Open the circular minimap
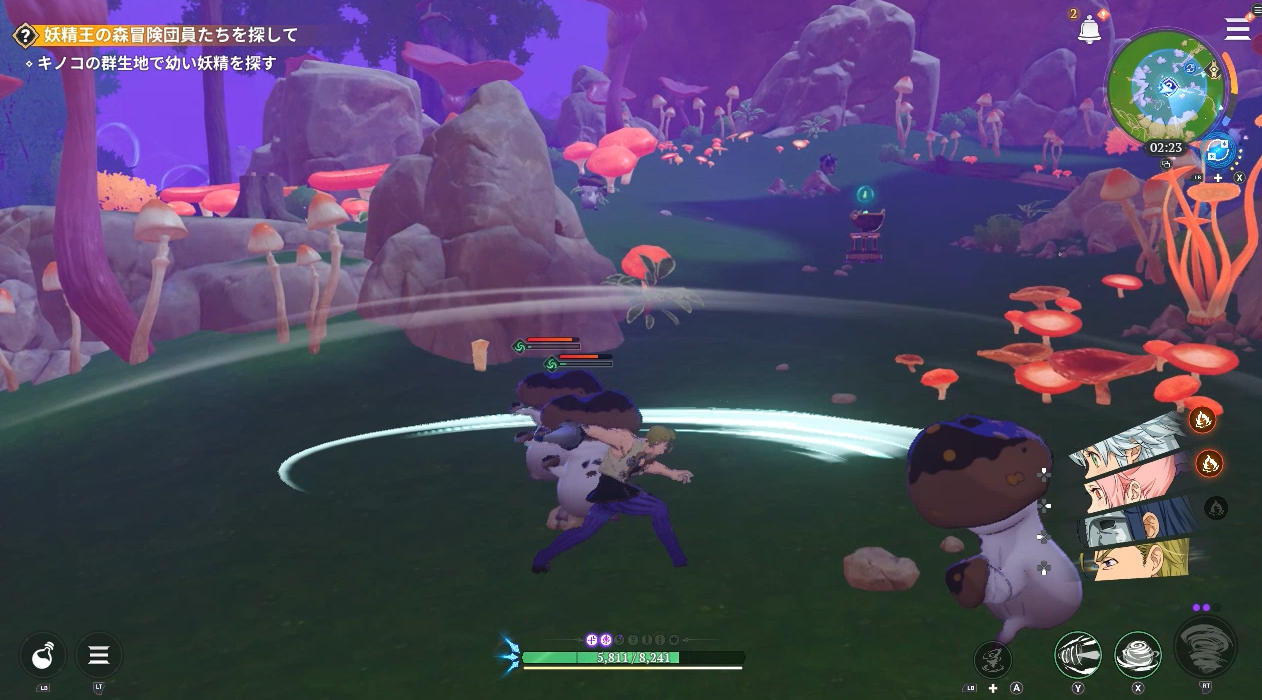This screenshot has width=1262, height=700. [x=1166, y=88]
